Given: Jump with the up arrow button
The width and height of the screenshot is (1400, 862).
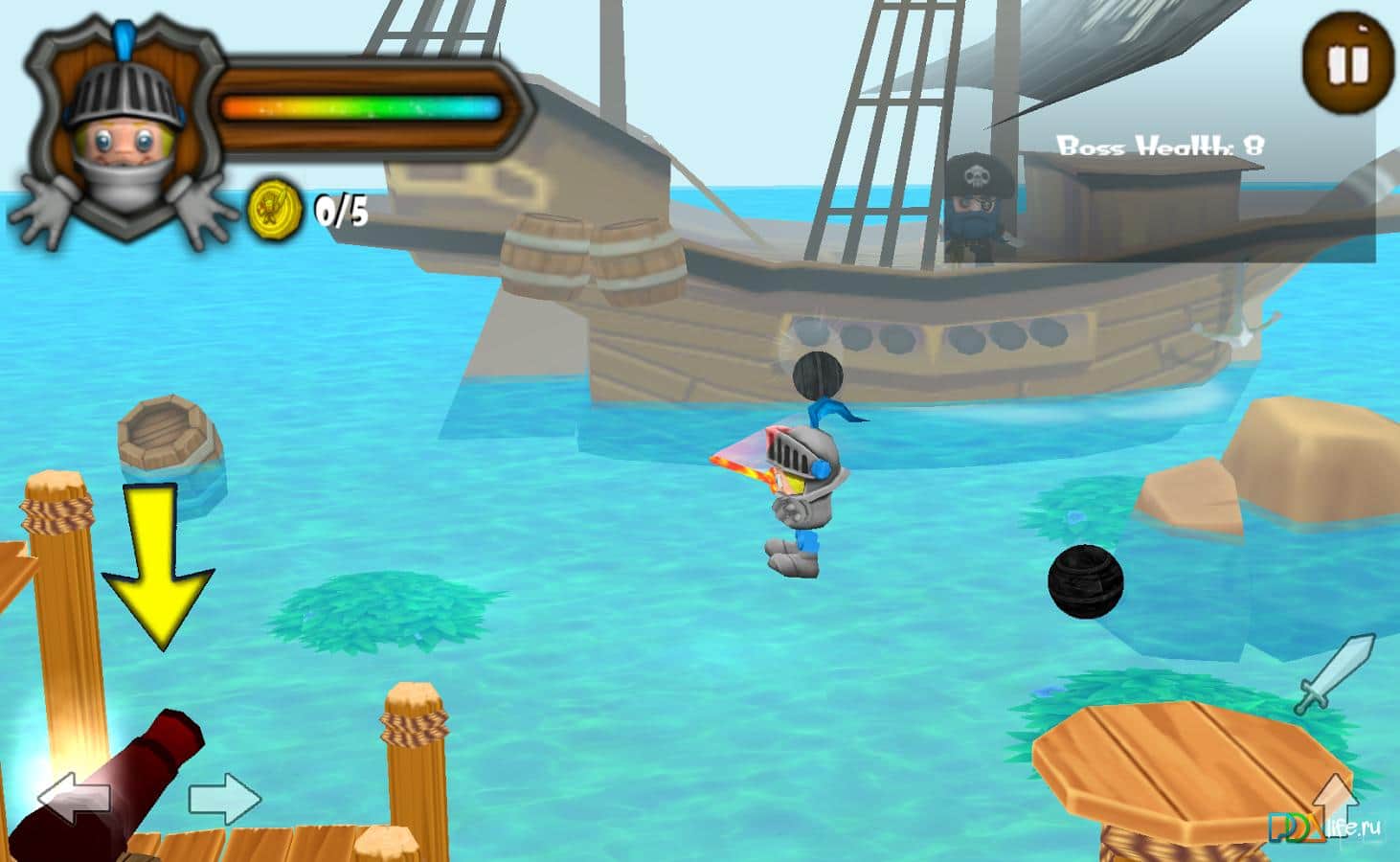Looking at the screenshot, I should [1335, 803].
